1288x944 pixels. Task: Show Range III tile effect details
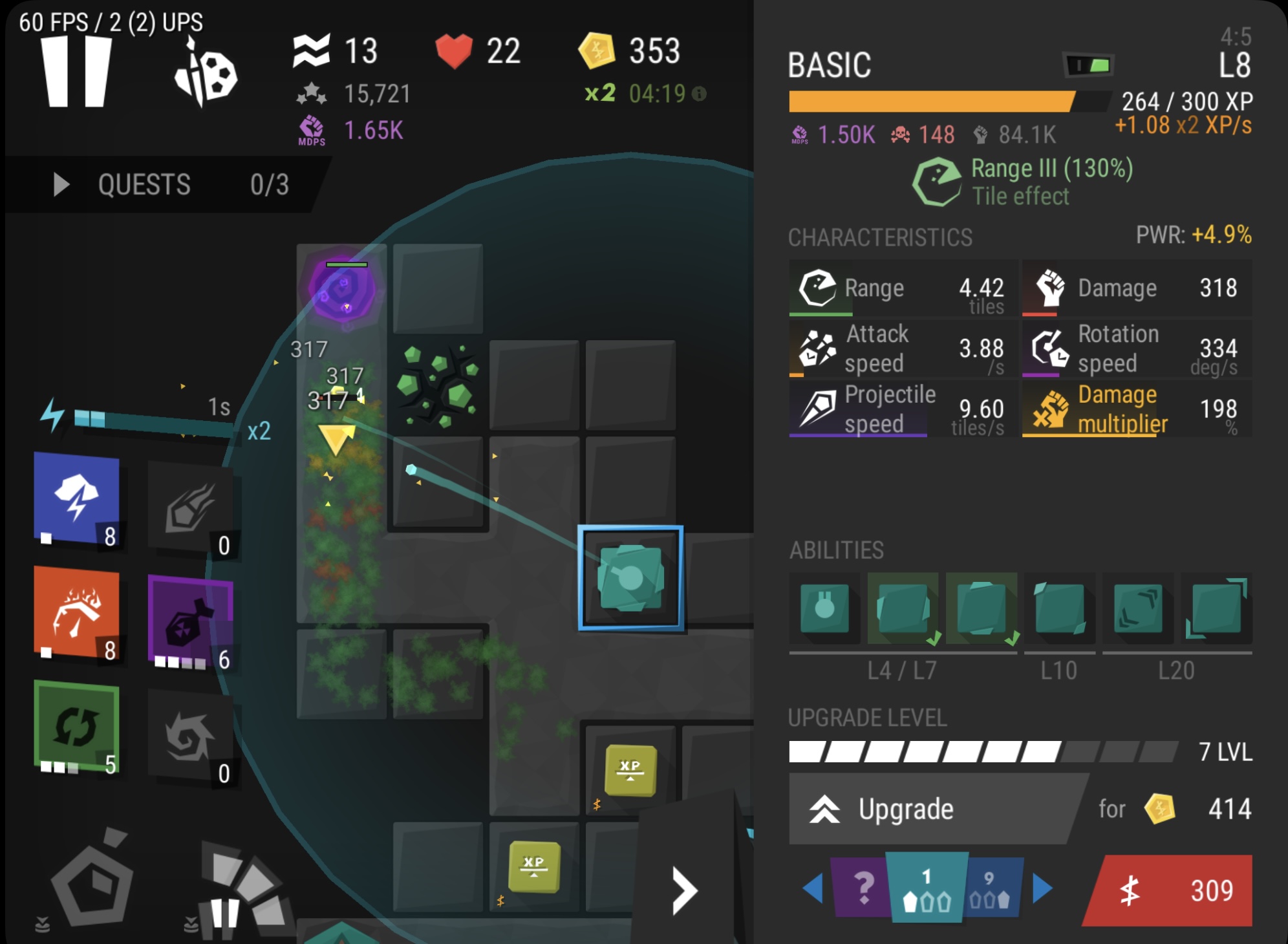pyautogui.click(x=1022, y=182)
